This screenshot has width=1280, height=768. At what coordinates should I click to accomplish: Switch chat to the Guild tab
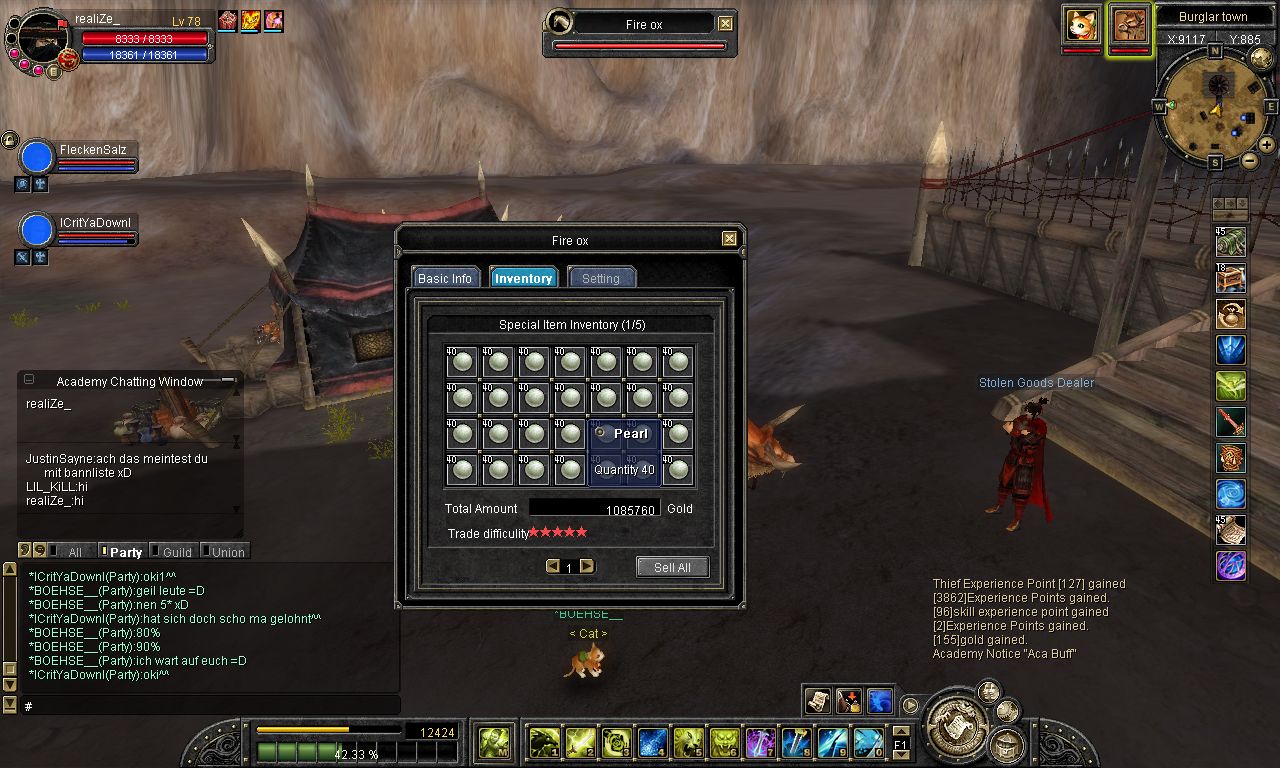tap(176, 551)
